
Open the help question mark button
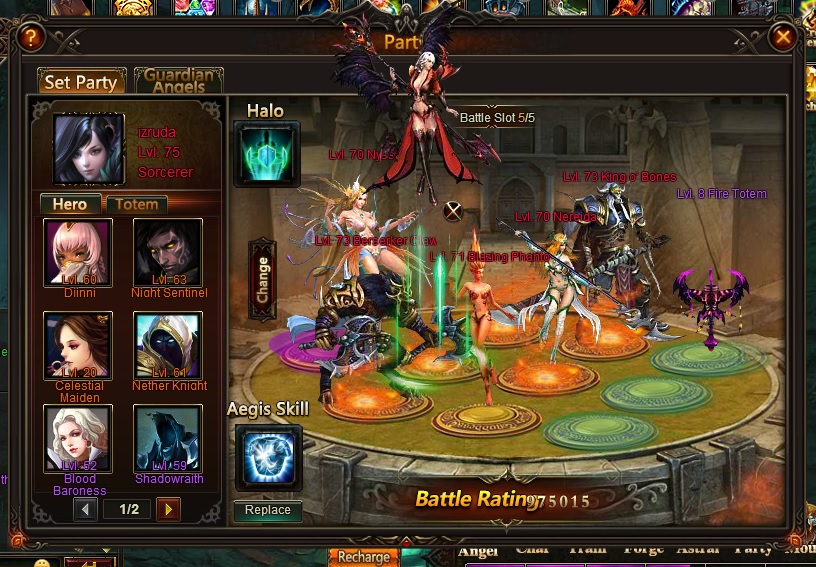32,38
